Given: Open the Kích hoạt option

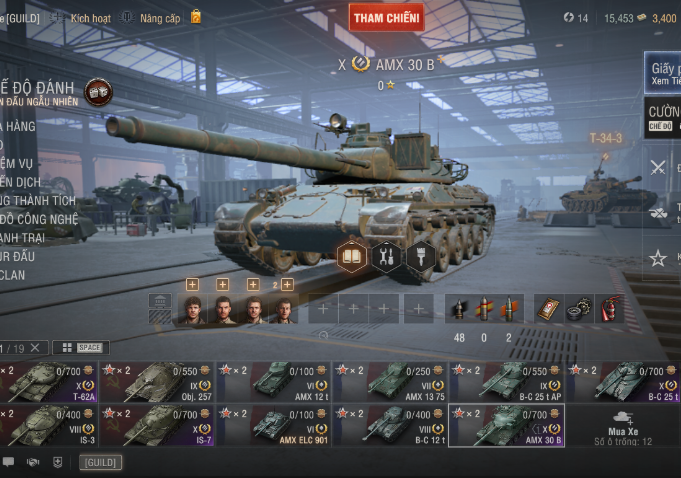Looking at the screenshot, I should coord(89,18).
